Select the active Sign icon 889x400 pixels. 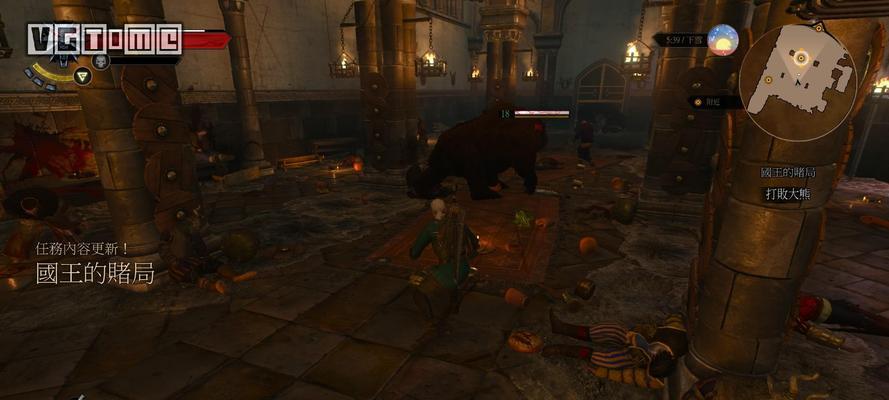click(x=83, y=75)
